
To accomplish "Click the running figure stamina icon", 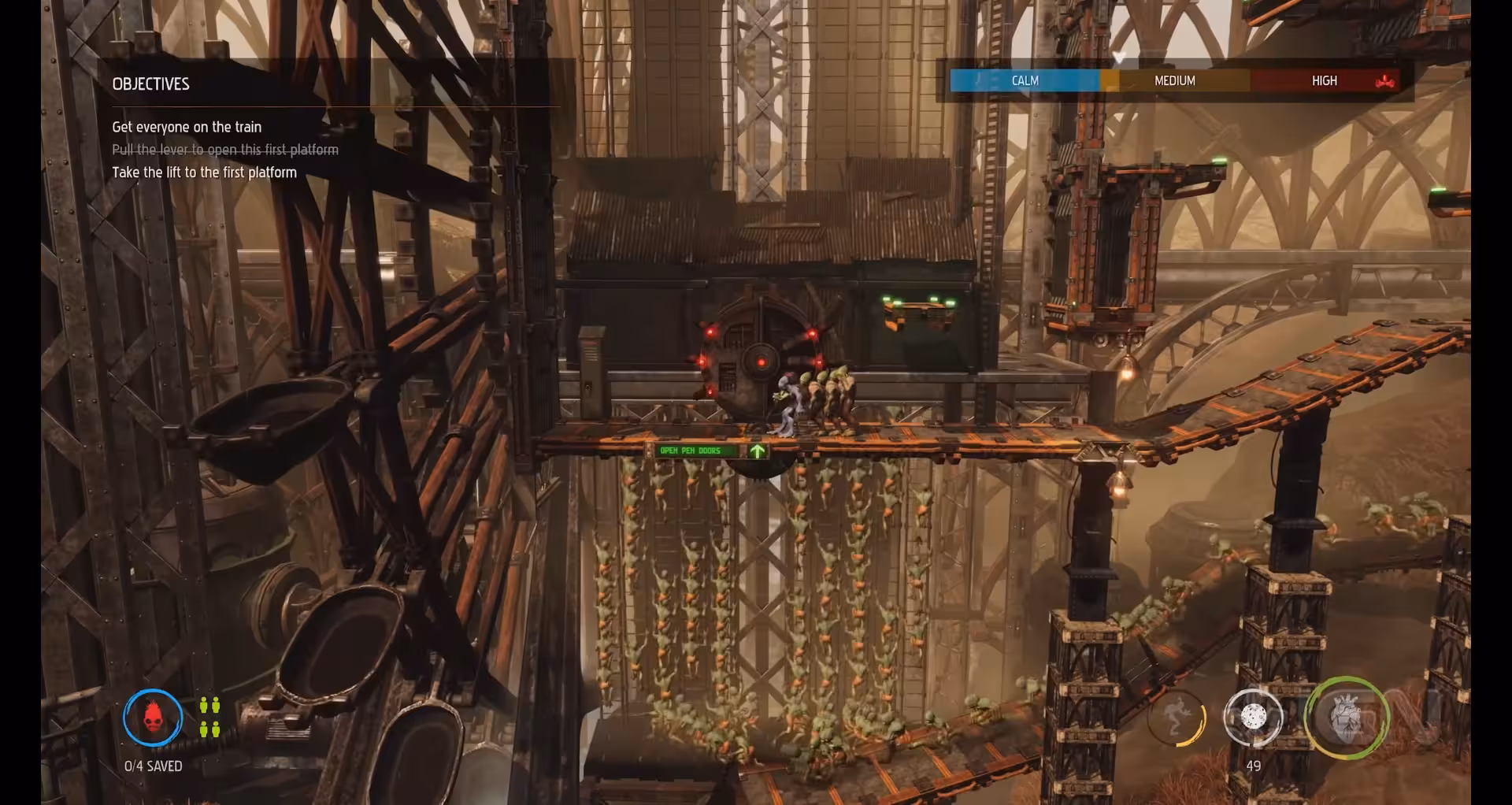I will (1176, 718).
